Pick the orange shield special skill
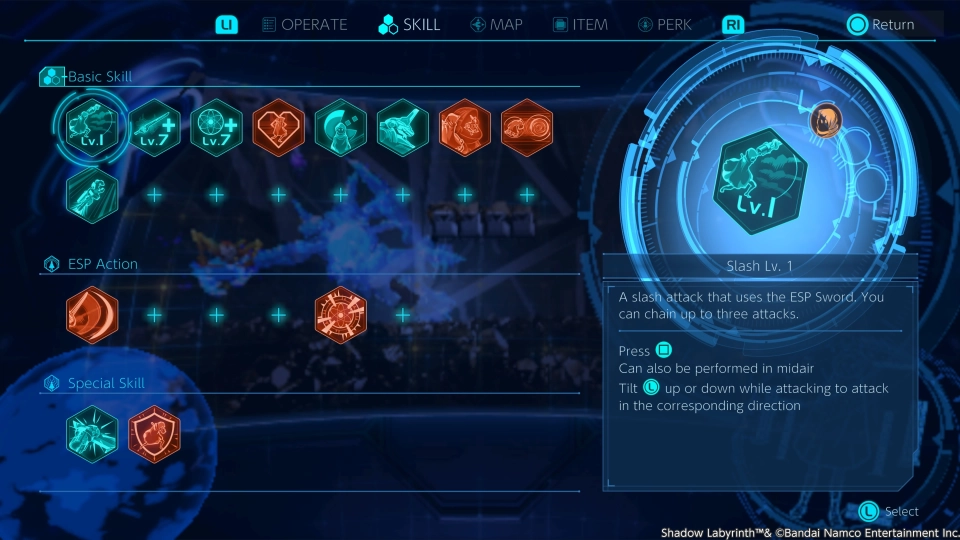The width and height of the screenshot is (960, 540). coord(155,434)
